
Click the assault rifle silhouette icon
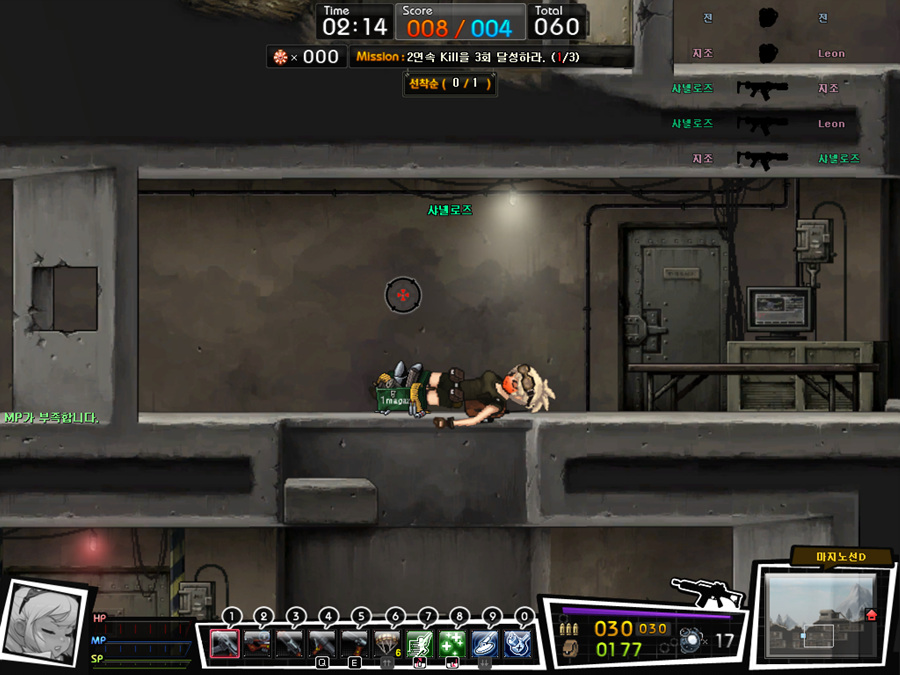708,591
